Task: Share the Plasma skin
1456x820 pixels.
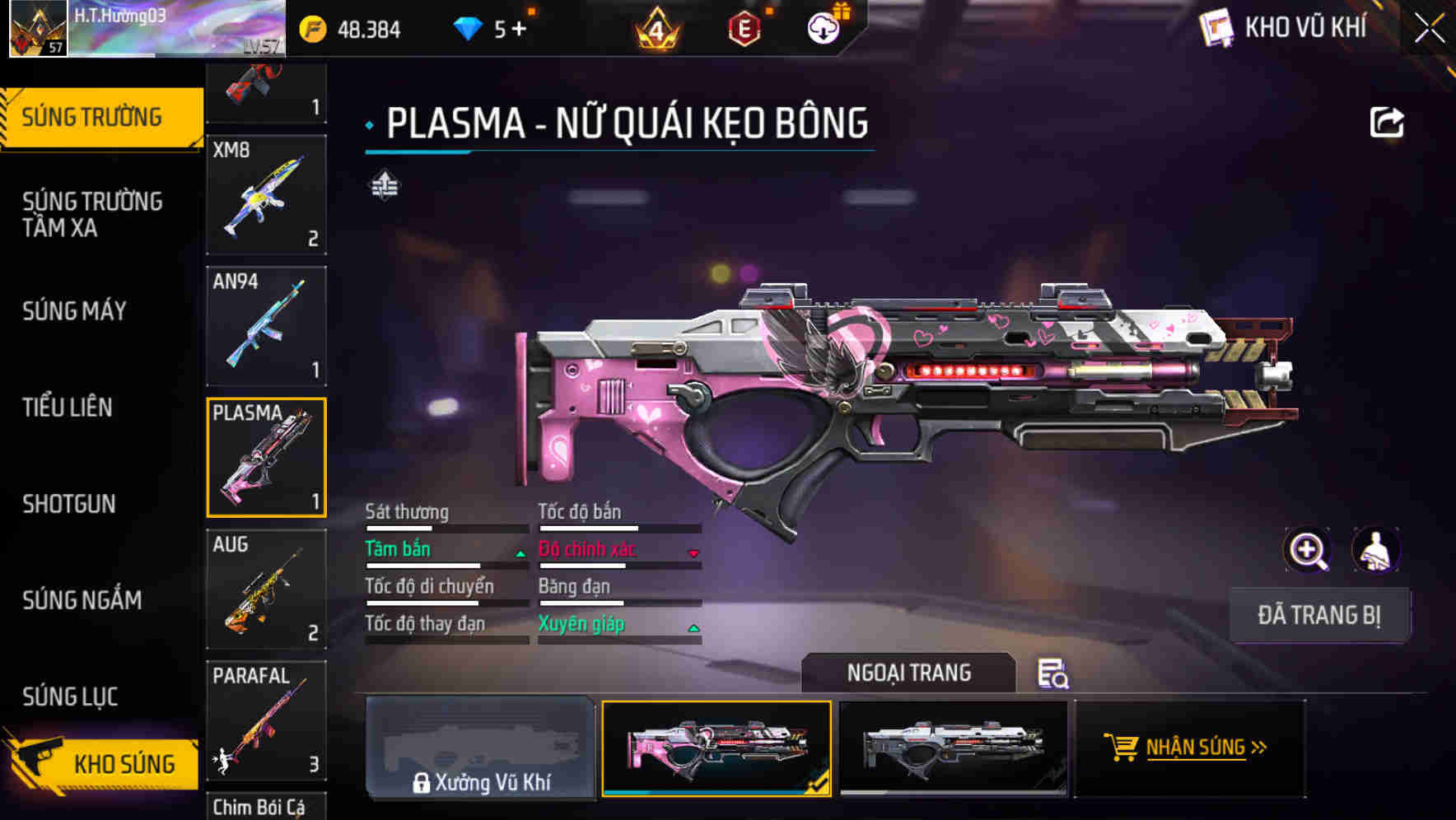Action: coord(1387,123)
